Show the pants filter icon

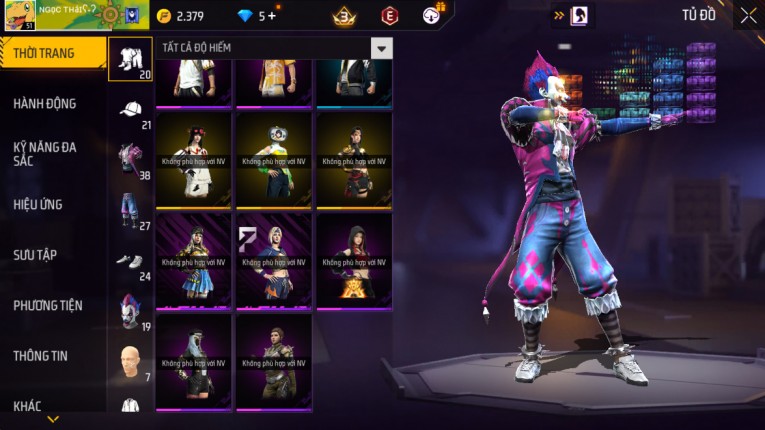(x=130, y=208)
